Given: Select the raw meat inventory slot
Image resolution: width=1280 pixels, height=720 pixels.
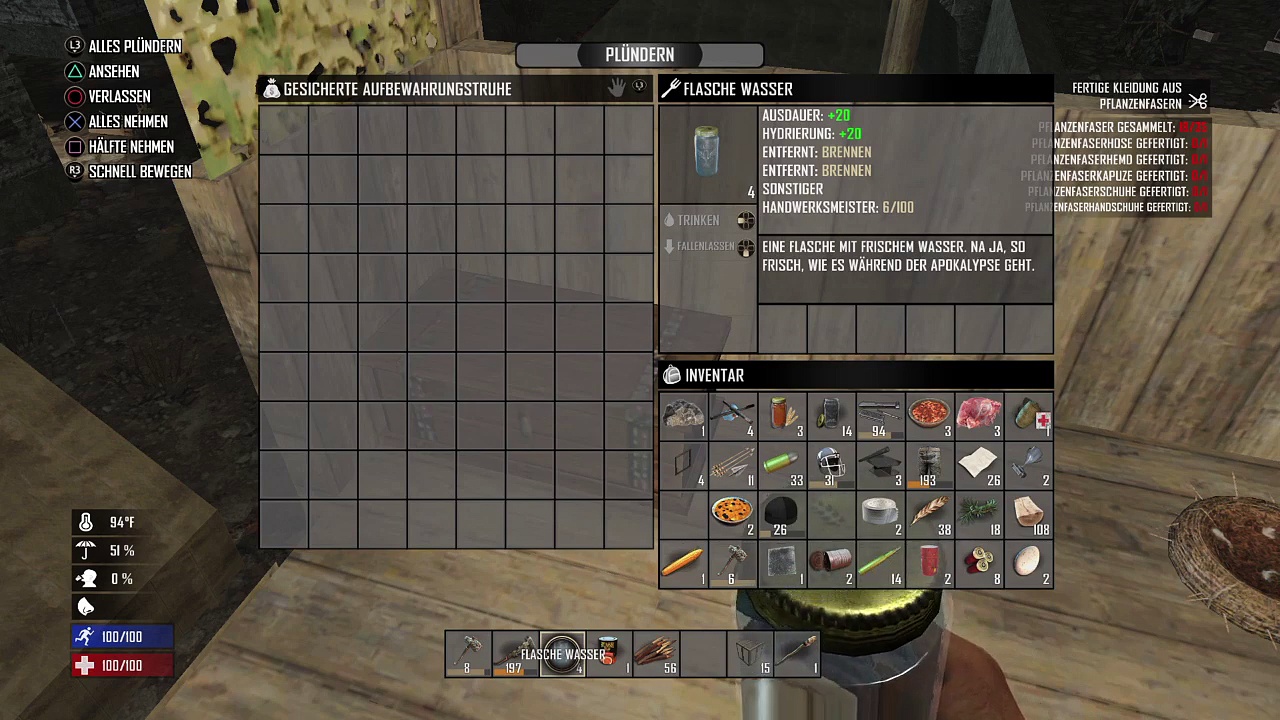Looking at the screenshot, I should (978, 415).
